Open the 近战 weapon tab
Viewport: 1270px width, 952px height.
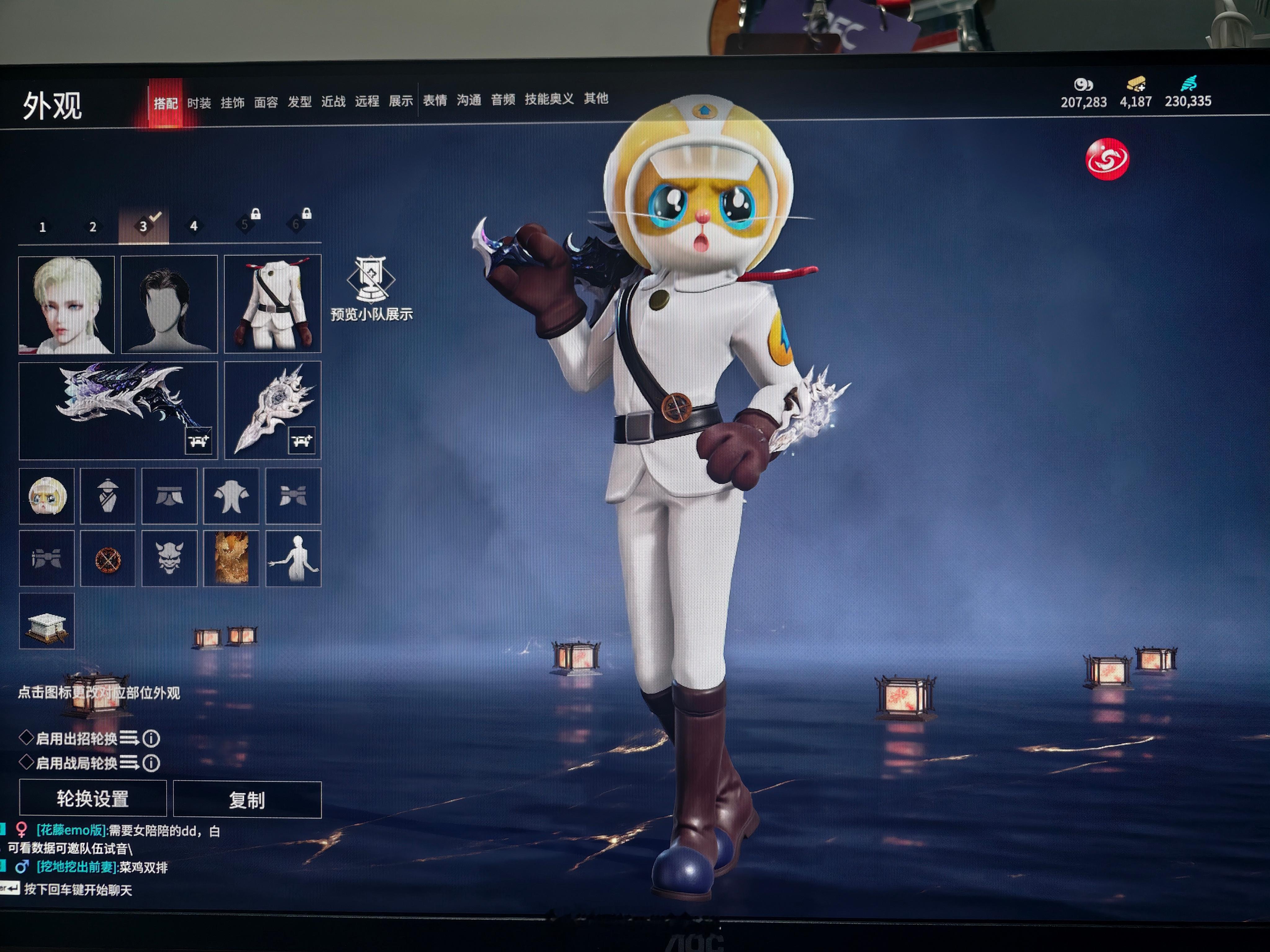point(333,102)
